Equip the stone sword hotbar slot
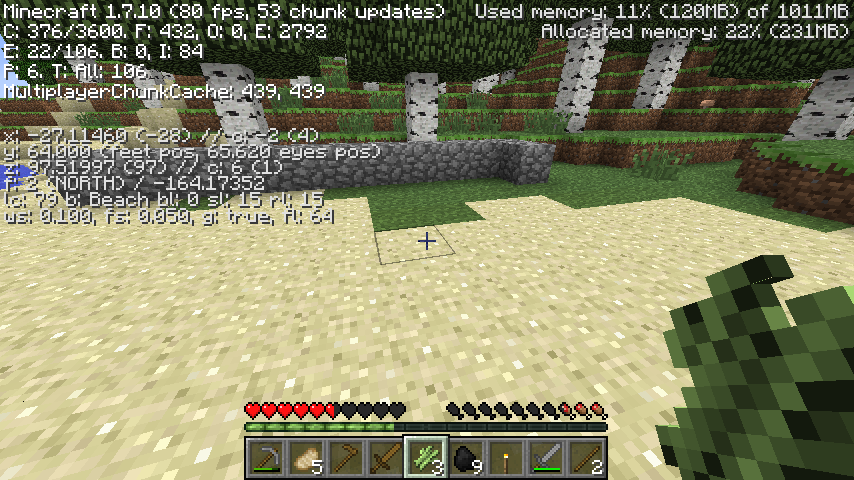Screen dimensions: 854x480 coord(546,458)
